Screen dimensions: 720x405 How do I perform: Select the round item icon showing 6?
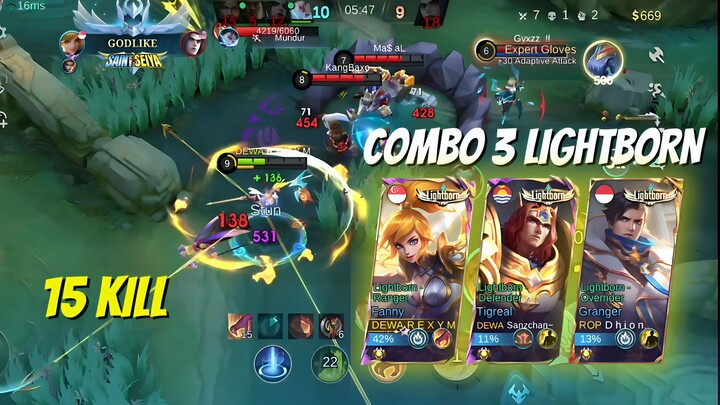(x=331, y=326)
